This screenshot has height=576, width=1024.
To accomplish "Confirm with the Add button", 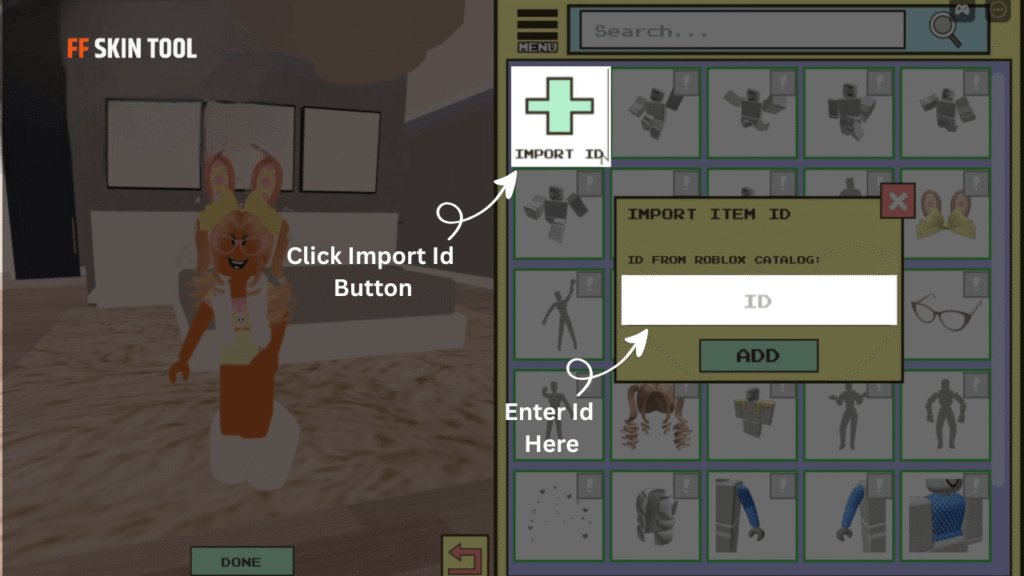I will [758, 356].
